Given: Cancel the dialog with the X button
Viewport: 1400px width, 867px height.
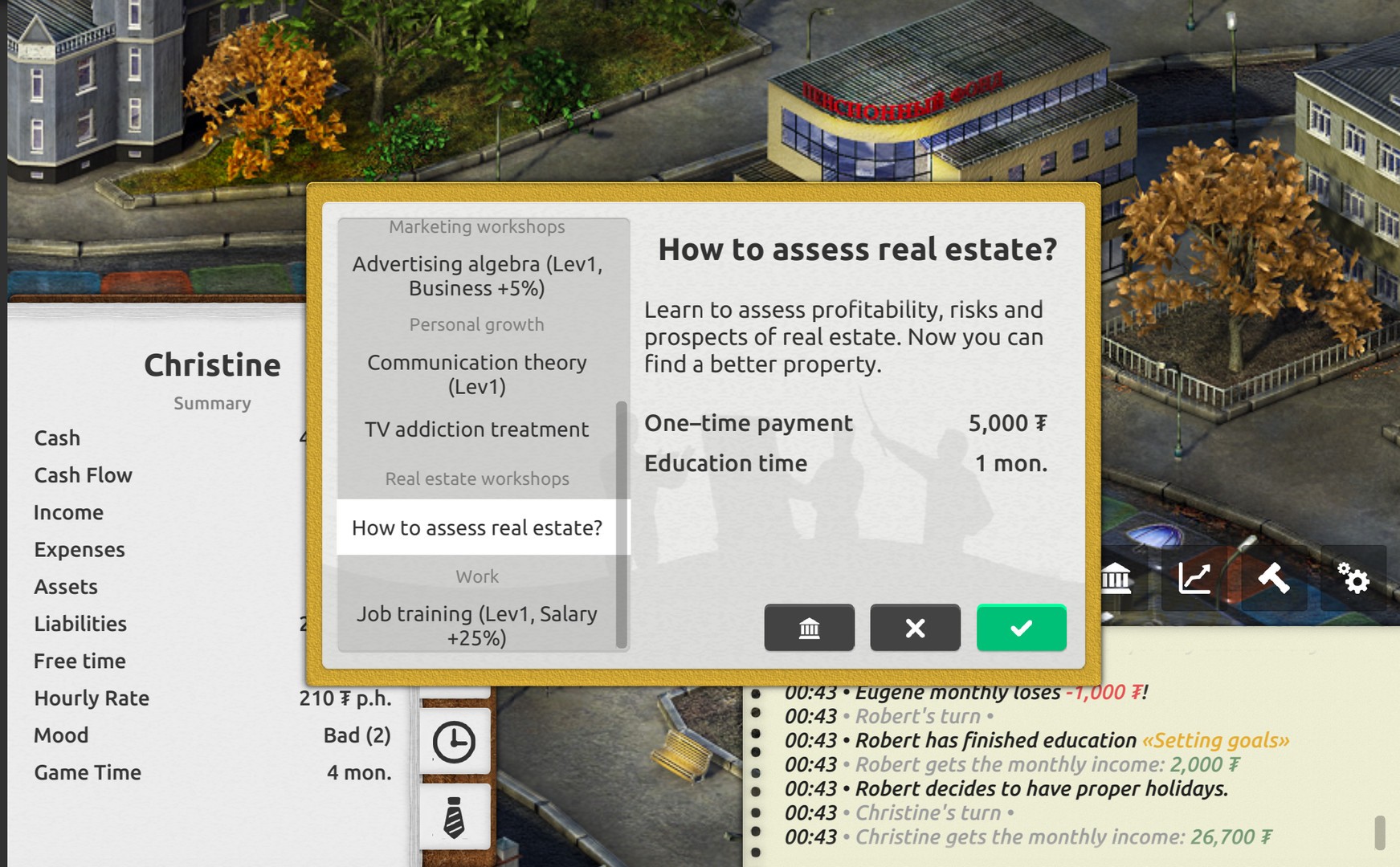Looking at the screenshot, I should point(915,628).
